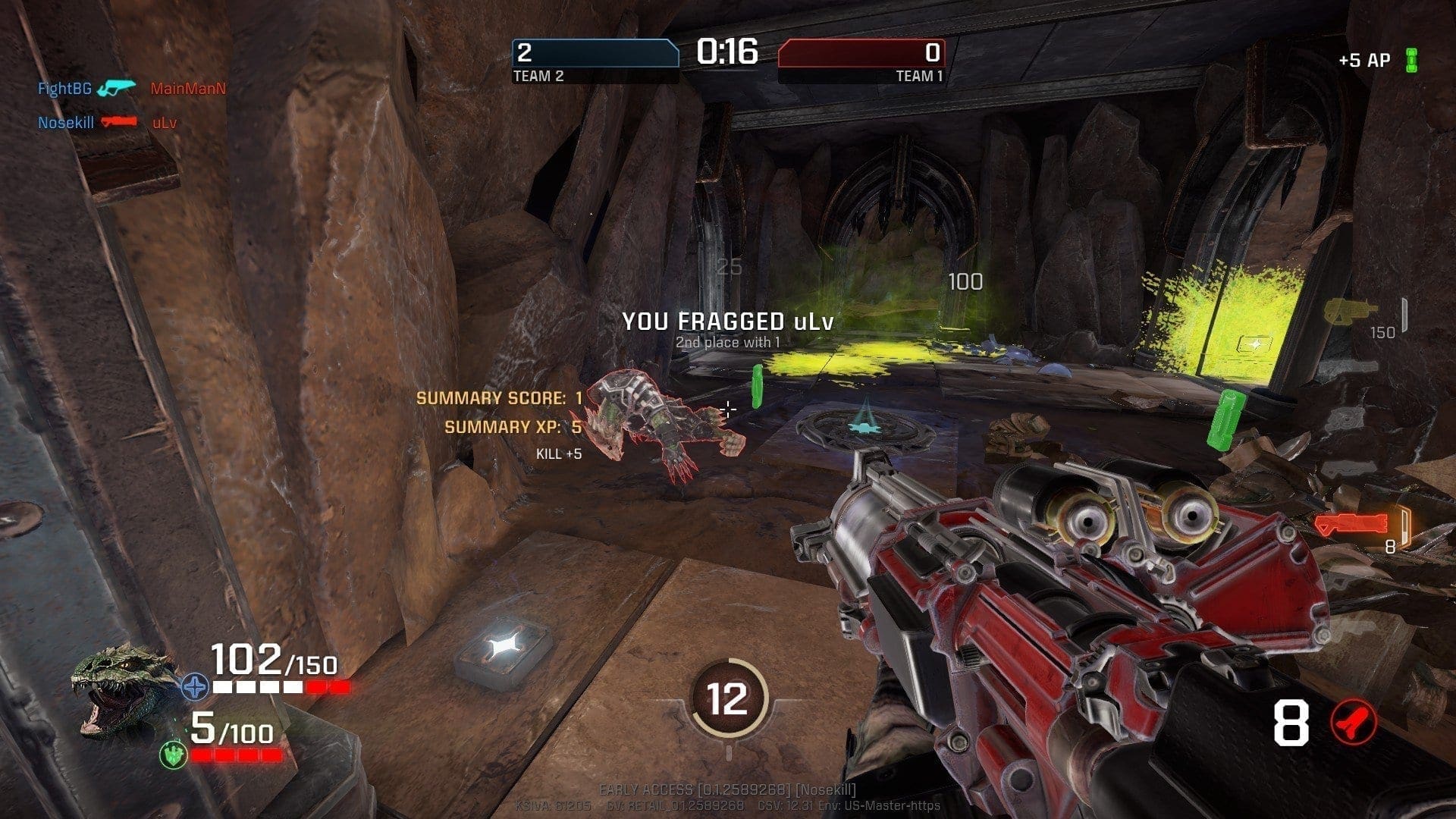Select the FightBG kill feed entry
The height and width of the screenshot is (819, 1456).
click(64, 89)
